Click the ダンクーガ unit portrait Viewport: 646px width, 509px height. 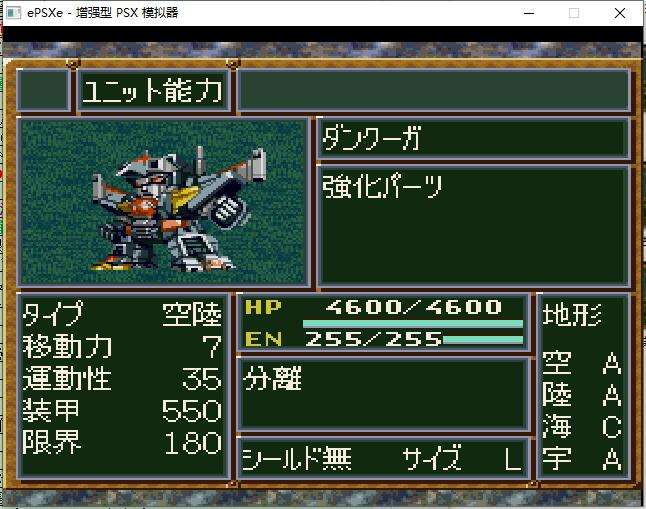[164, 203]
